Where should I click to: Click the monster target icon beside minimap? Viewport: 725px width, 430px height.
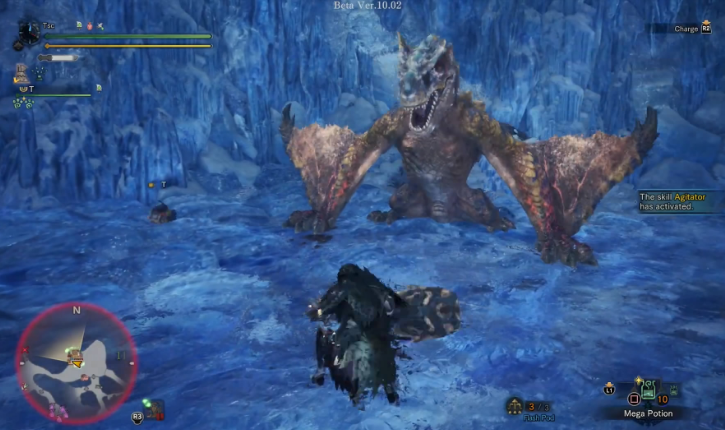pos(155,409)
